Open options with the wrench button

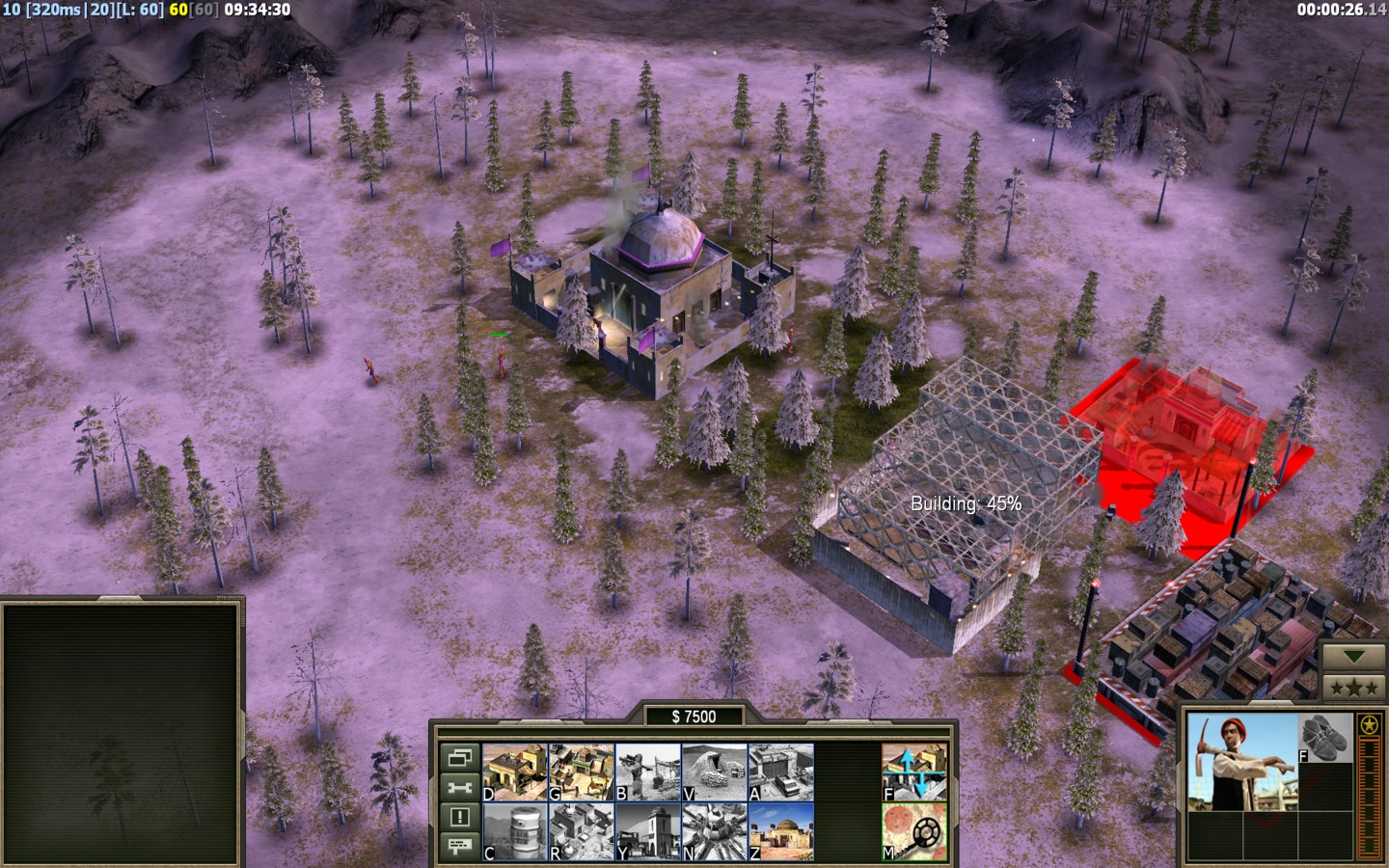[459, 788]
